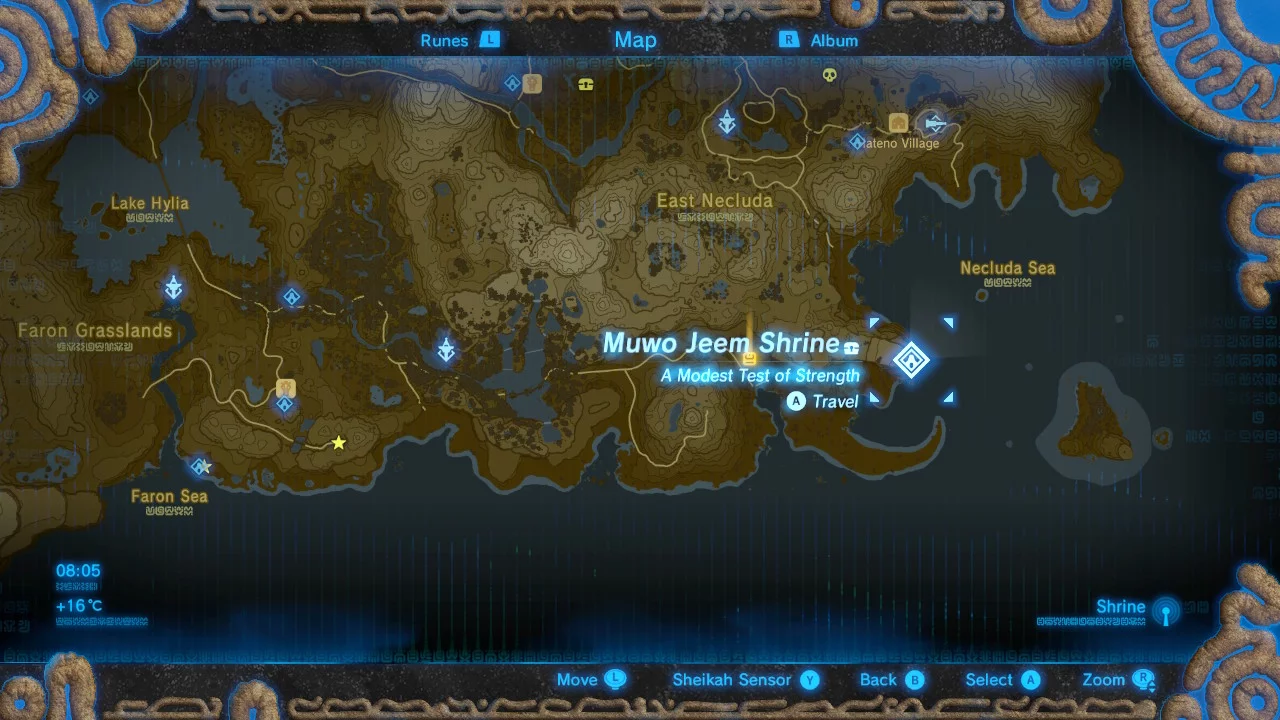Activate the Sheikah Sensor in the bottom bar
Viewport: 1280px width, 720px height.
pyautogui.click(x=733, y=679)
